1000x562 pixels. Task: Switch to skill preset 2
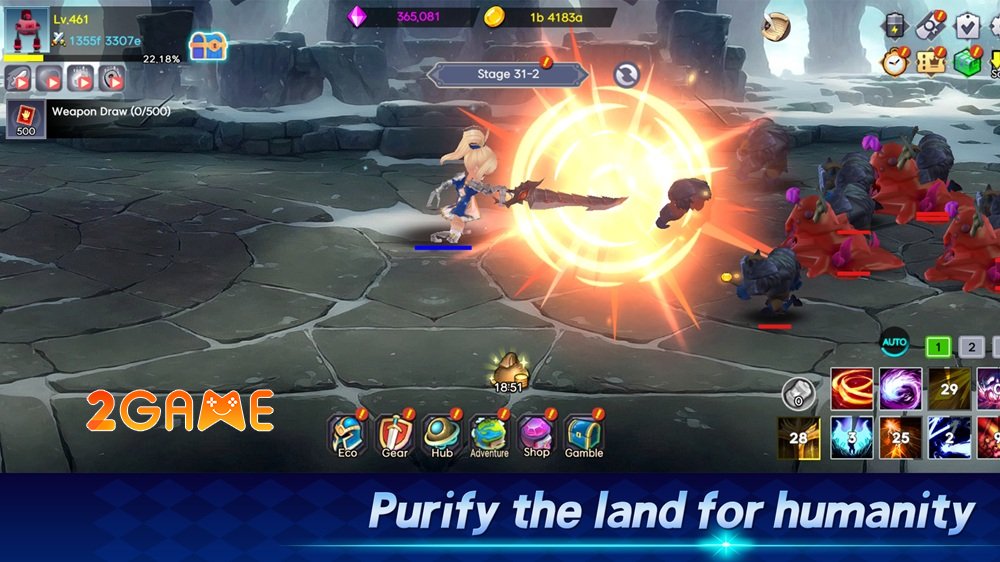click(x=971, y=347)
